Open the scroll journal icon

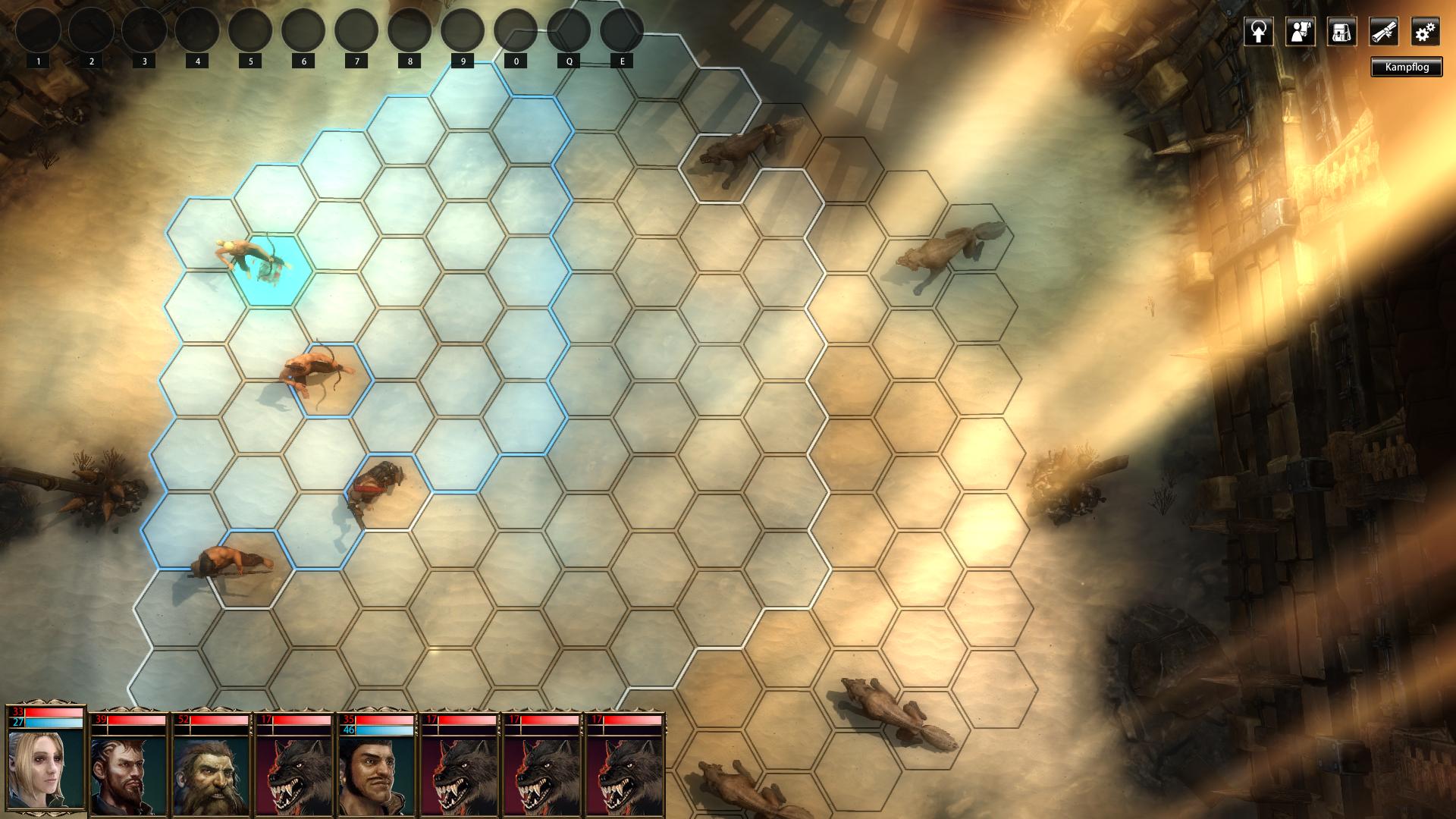pos(1383,33)
